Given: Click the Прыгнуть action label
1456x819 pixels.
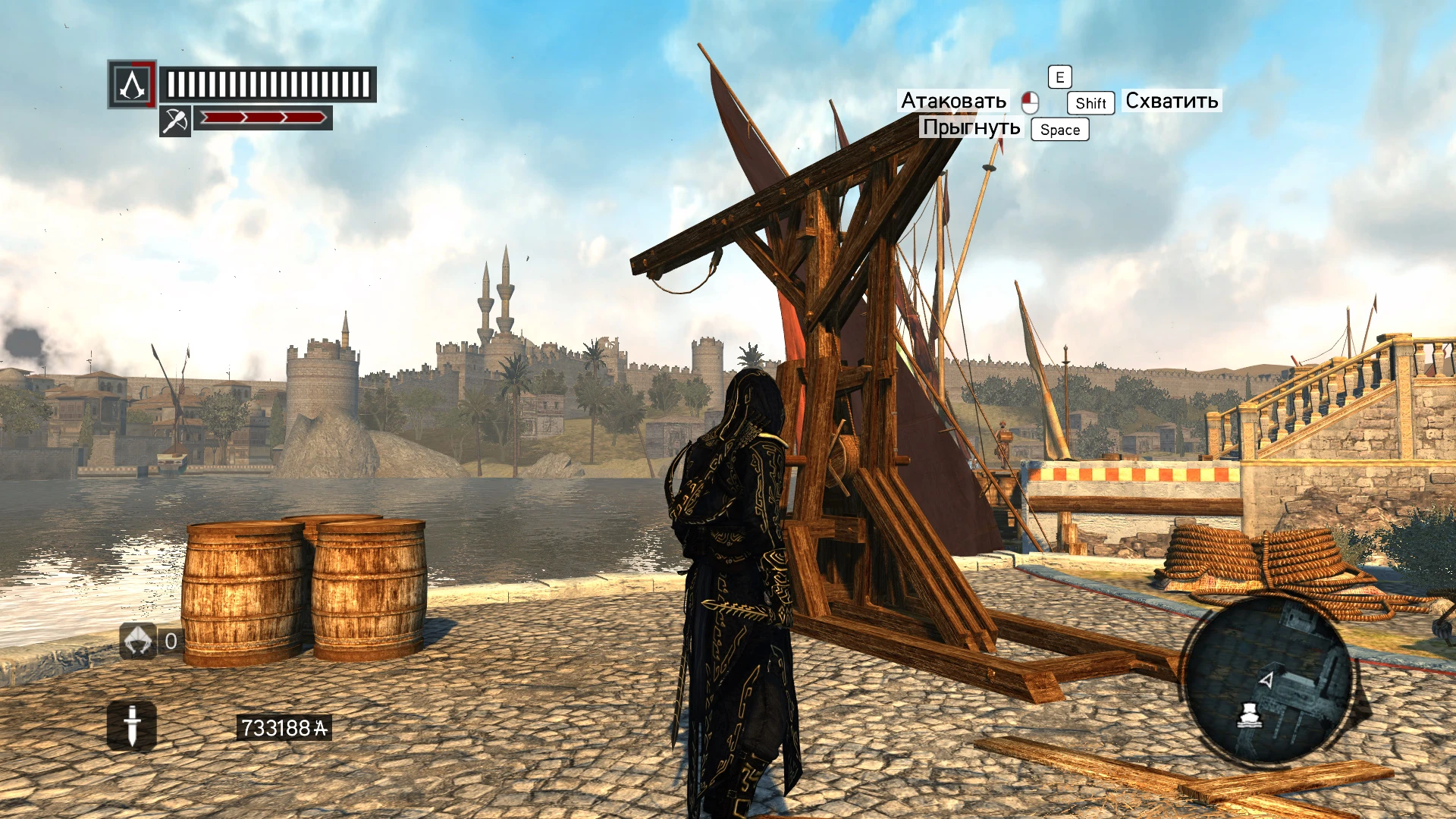Looking at the screenshot, I should tap(973, 127).
